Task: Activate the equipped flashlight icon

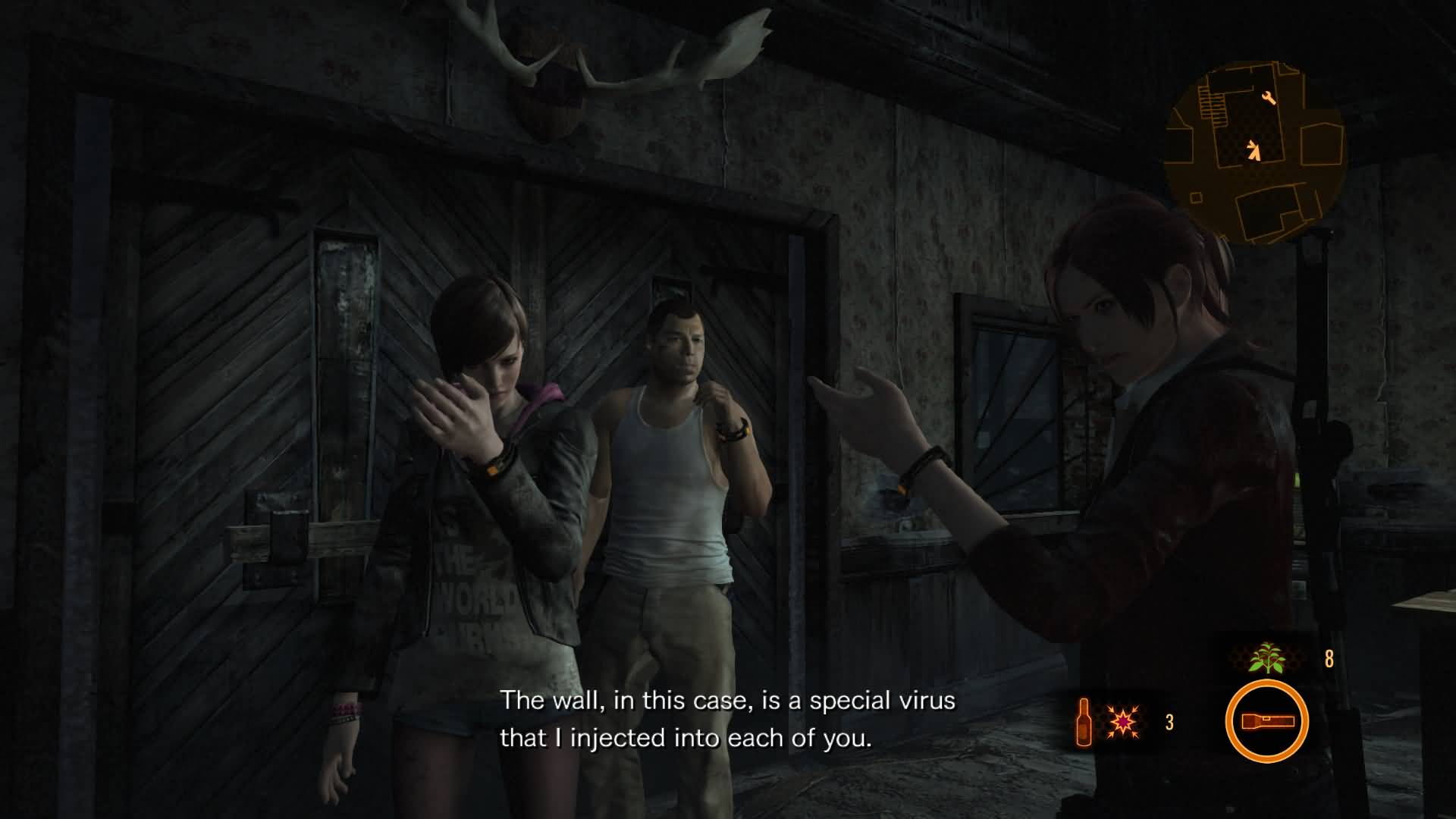Action: (1266, 721)
